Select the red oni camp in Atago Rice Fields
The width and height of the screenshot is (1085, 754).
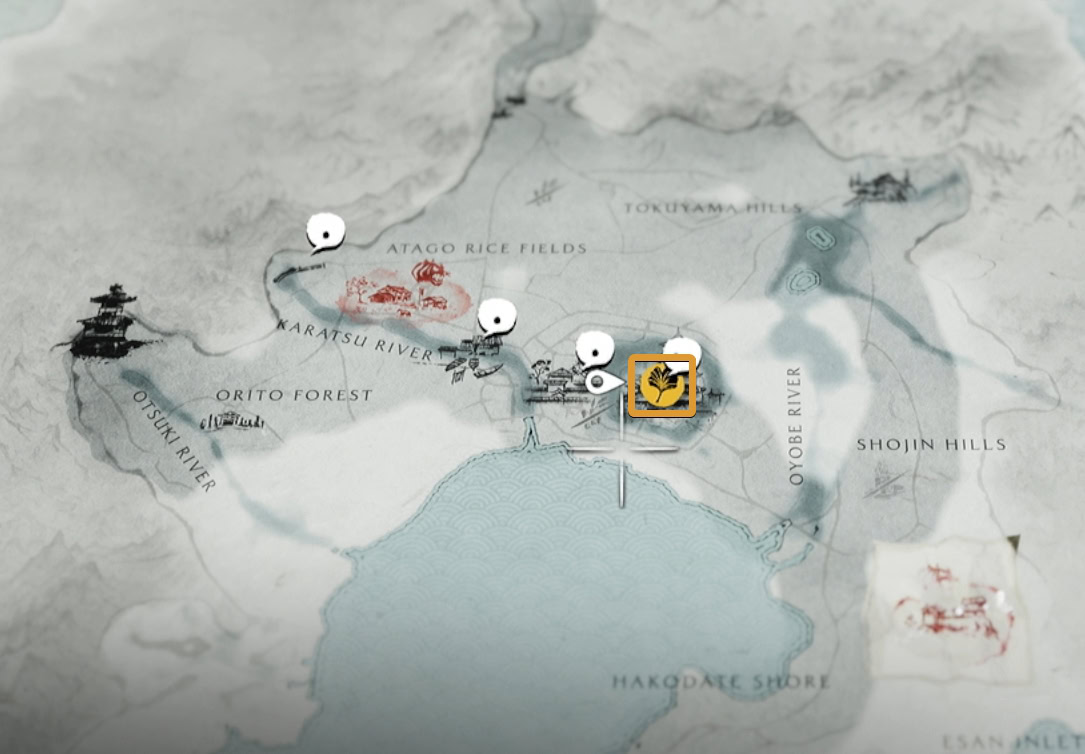pyautogui.click(x=405, y=290)
